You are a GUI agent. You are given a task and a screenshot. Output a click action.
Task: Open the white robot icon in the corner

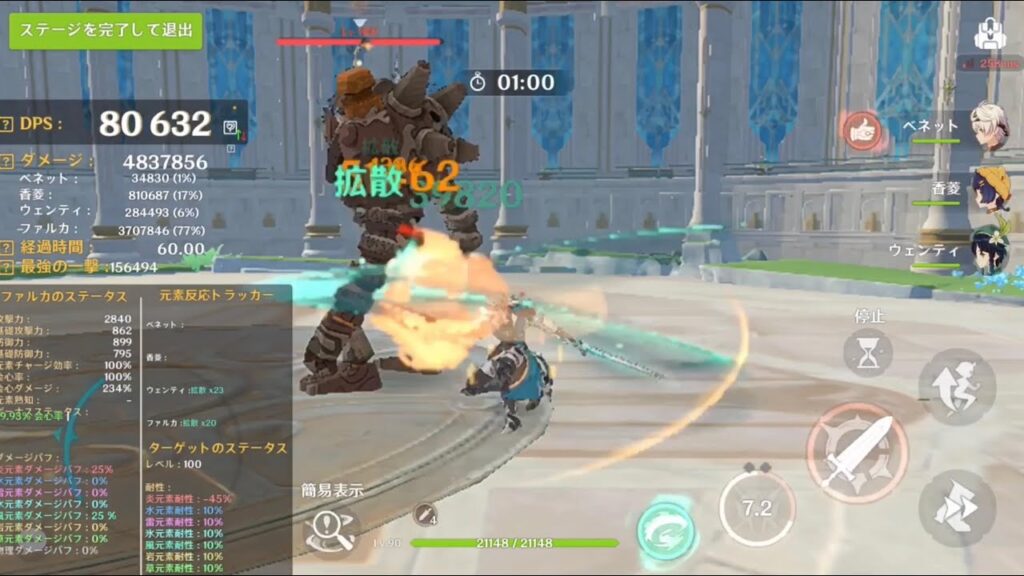989,36
